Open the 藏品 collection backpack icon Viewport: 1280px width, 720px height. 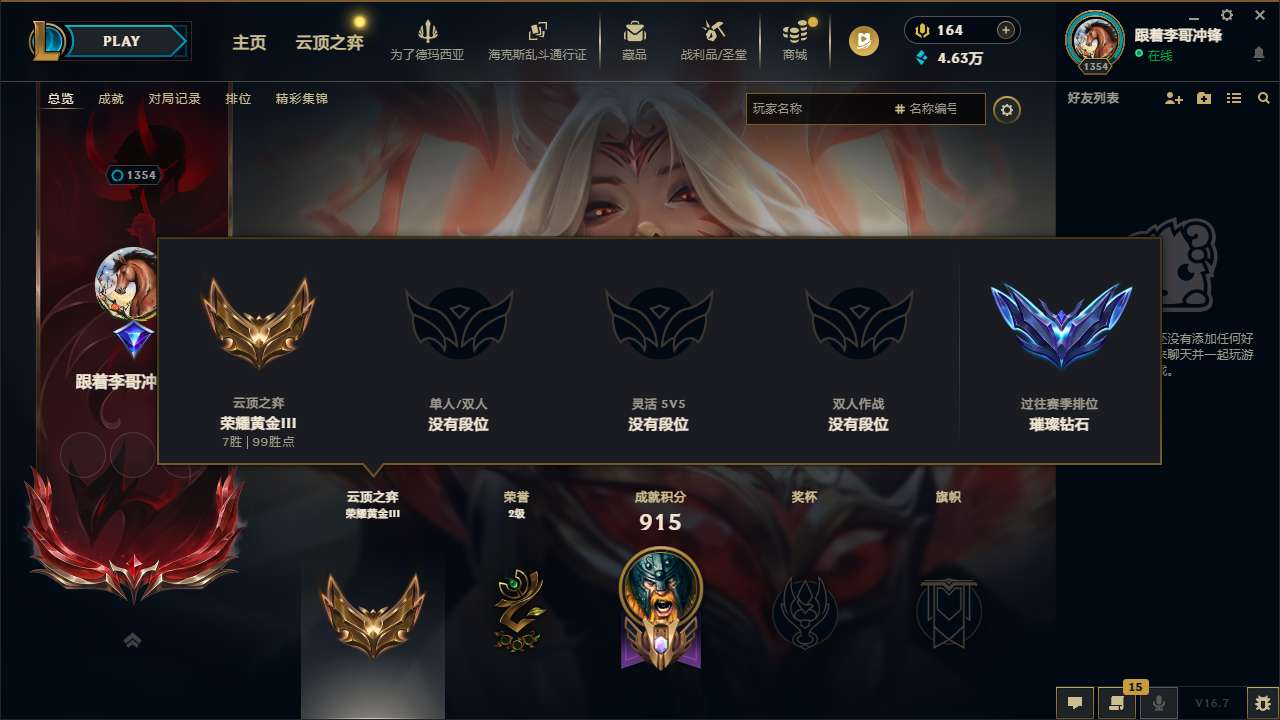tap(635, 31)
